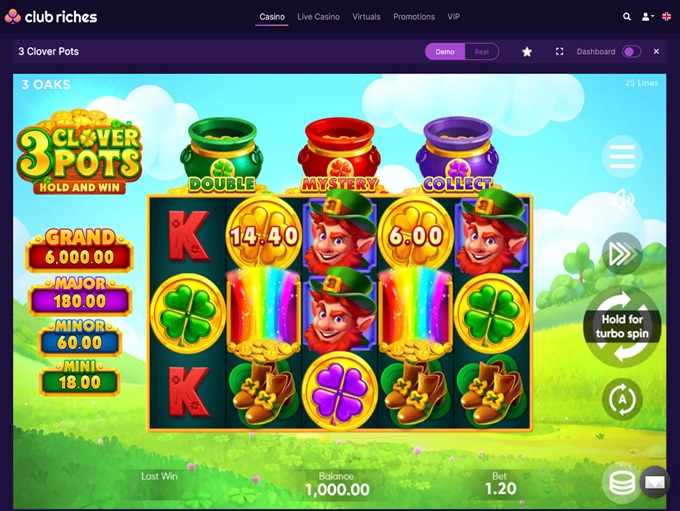Open the VIP page
This screenshot has width=680, height=511.
coord(454,17)
